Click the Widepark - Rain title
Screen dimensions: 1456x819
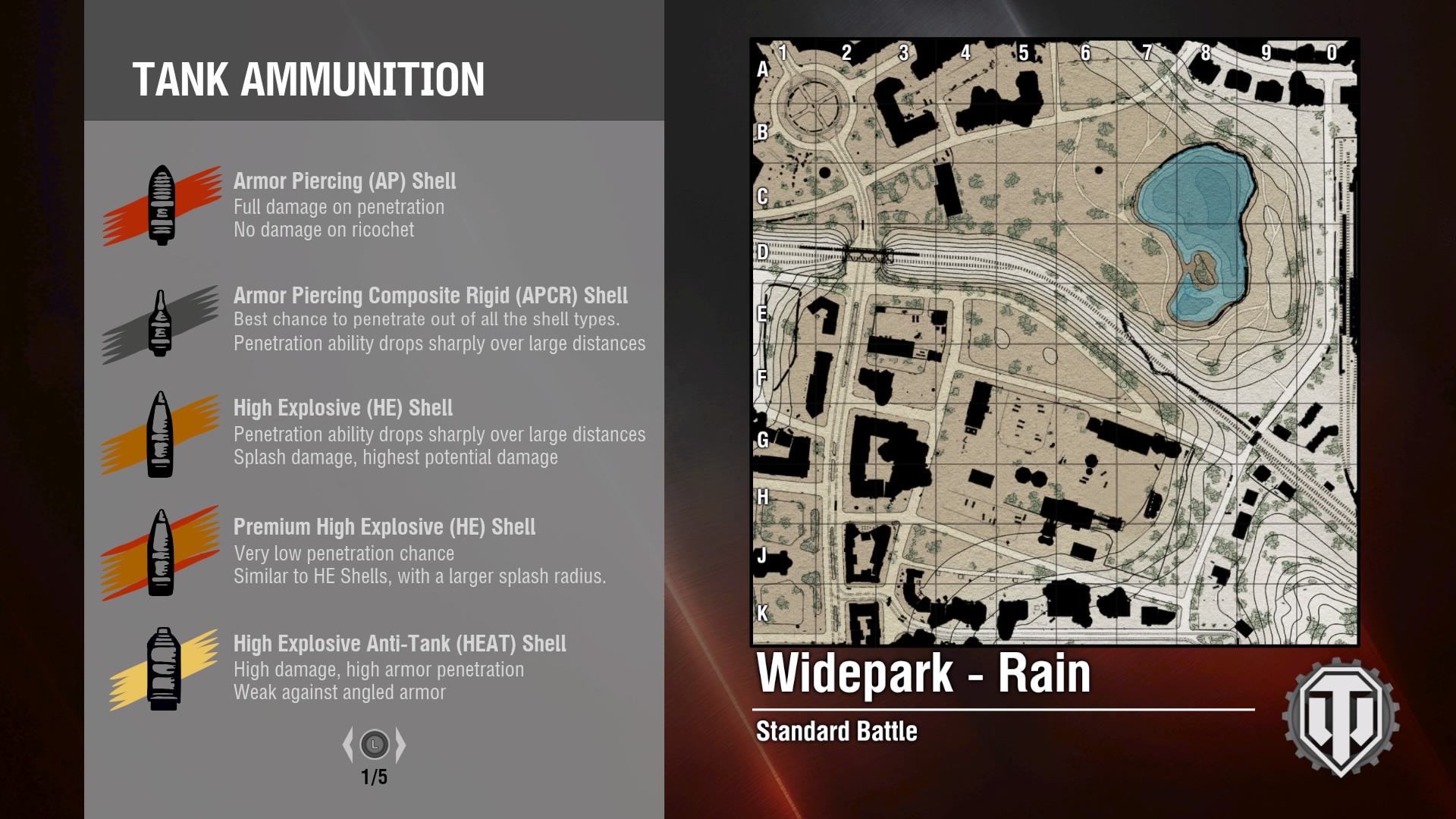(925, 673)
